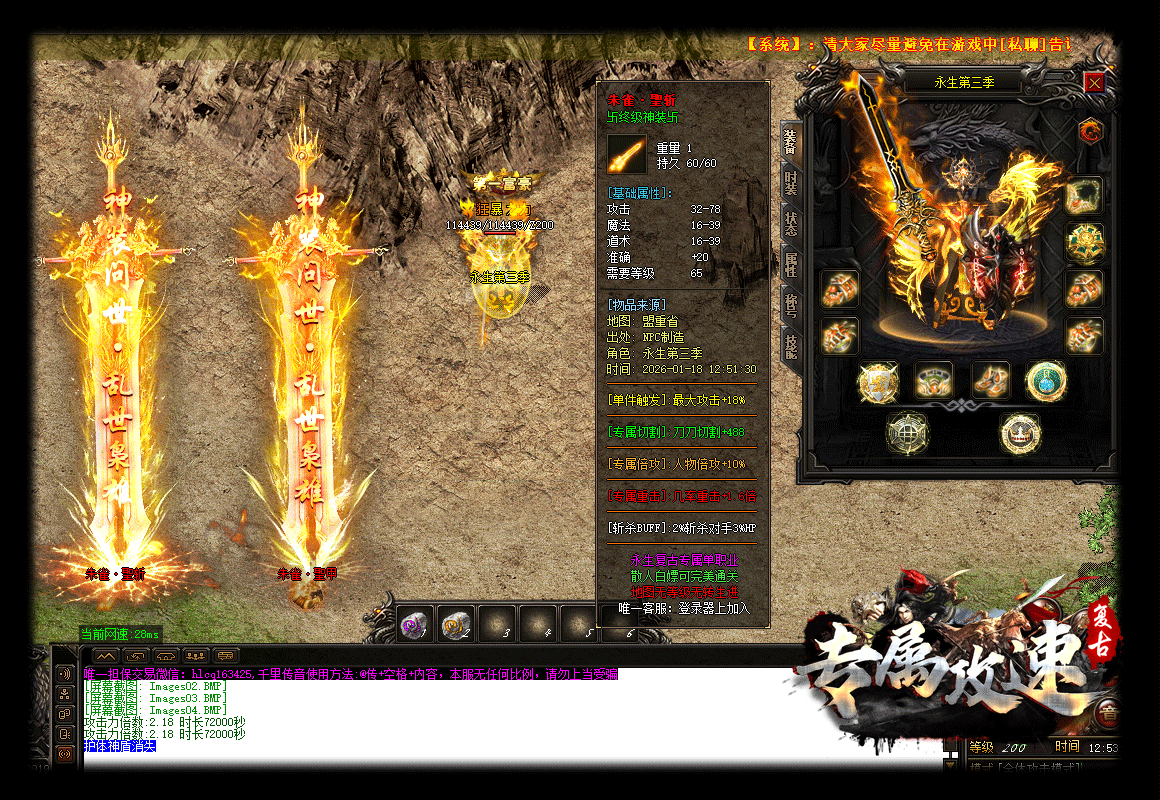This screenshot has width=1160, height=800.
Task: Click the round 音 sound button
Action: (1108, 712)
